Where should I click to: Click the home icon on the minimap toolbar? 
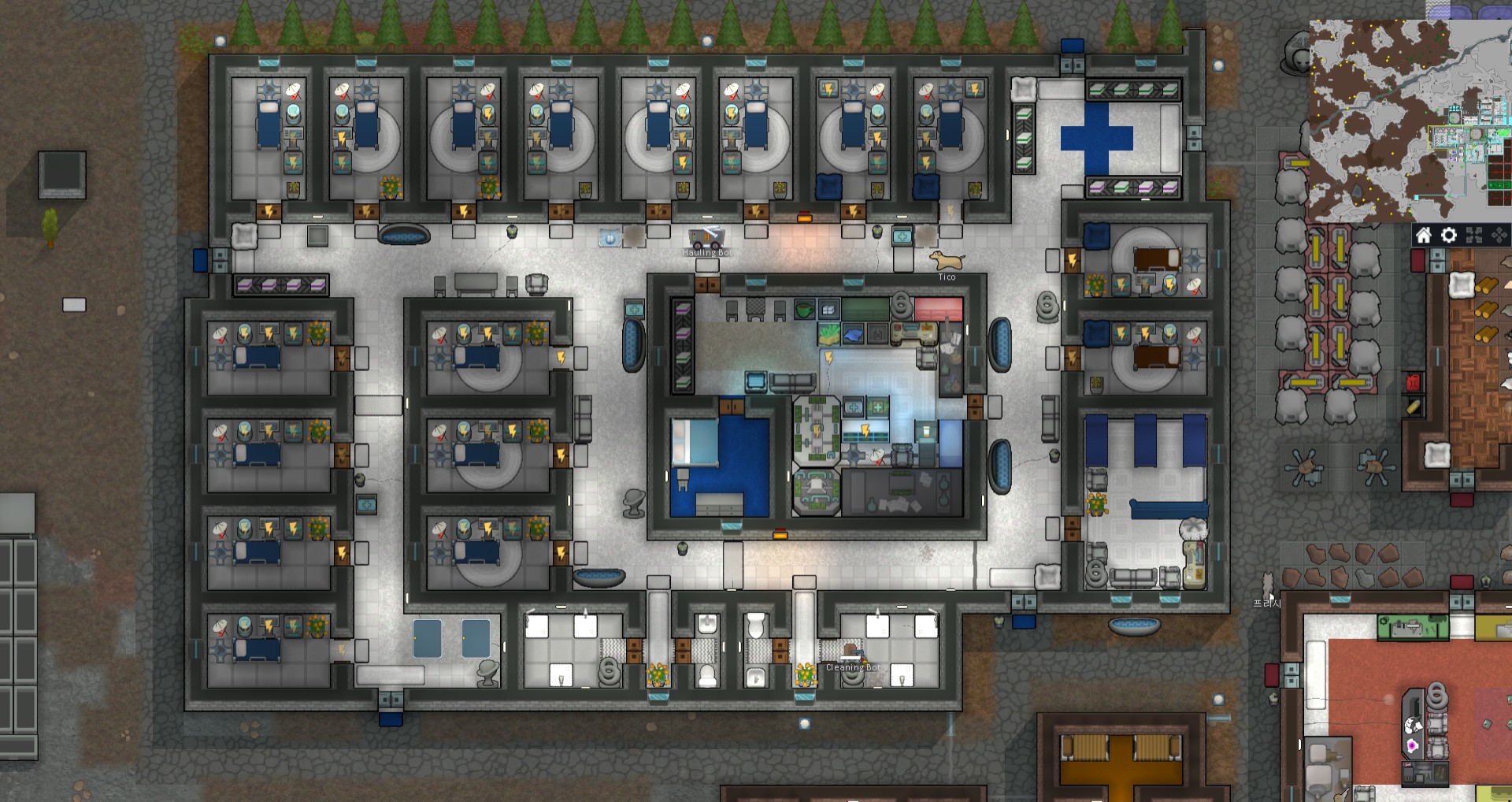1424,235
